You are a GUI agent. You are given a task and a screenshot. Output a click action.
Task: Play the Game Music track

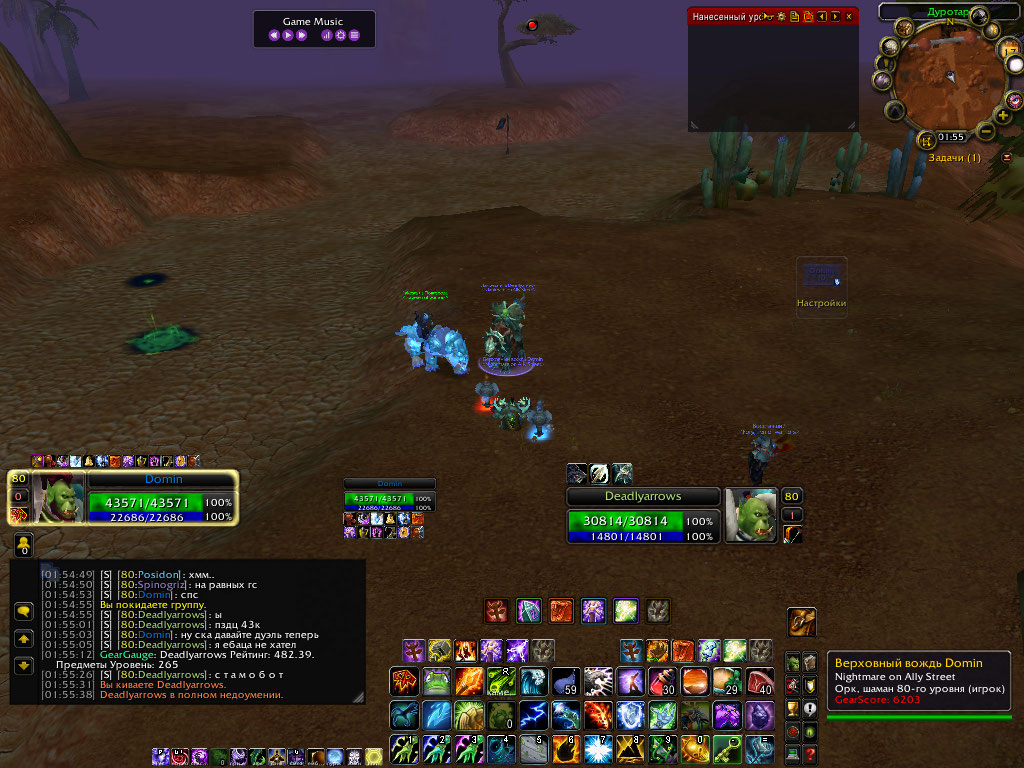(288, 35)
